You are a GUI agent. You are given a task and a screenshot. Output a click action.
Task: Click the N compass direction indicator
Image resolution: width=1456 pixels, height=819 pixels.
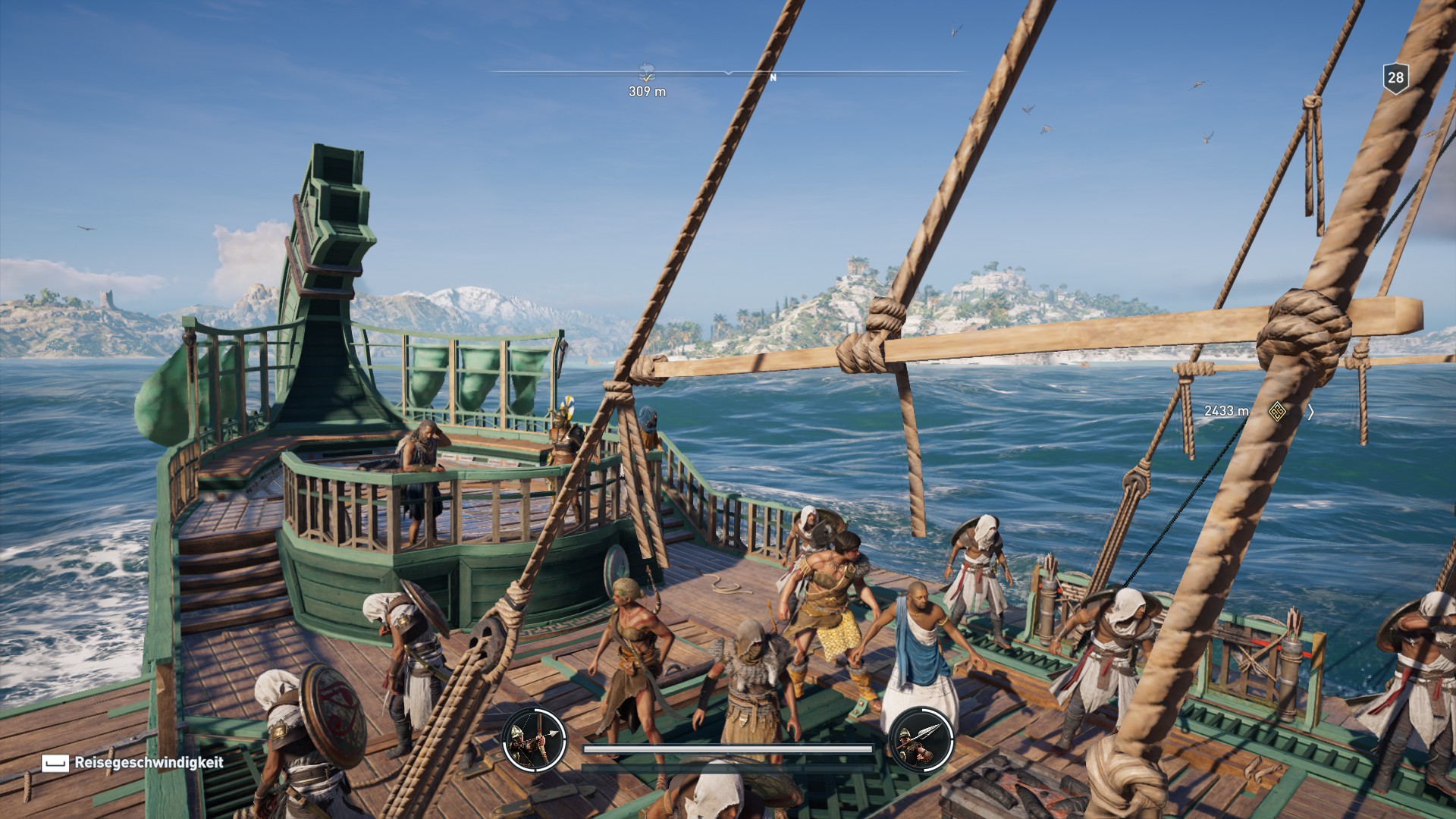[773, 77]
